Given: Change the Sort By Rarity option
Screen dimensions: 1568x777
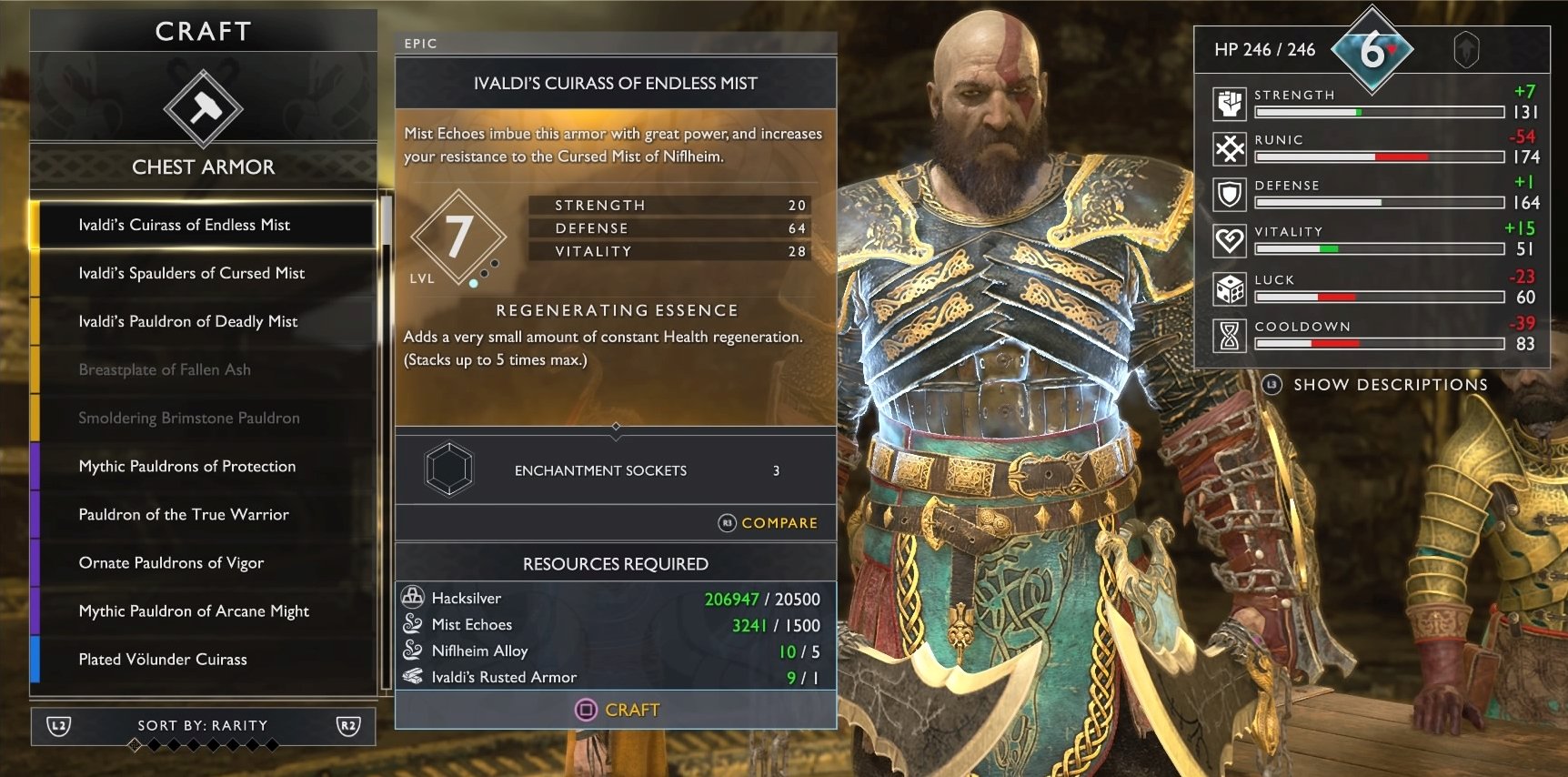Looking at the screenshot, I should (x=203, y=725).
